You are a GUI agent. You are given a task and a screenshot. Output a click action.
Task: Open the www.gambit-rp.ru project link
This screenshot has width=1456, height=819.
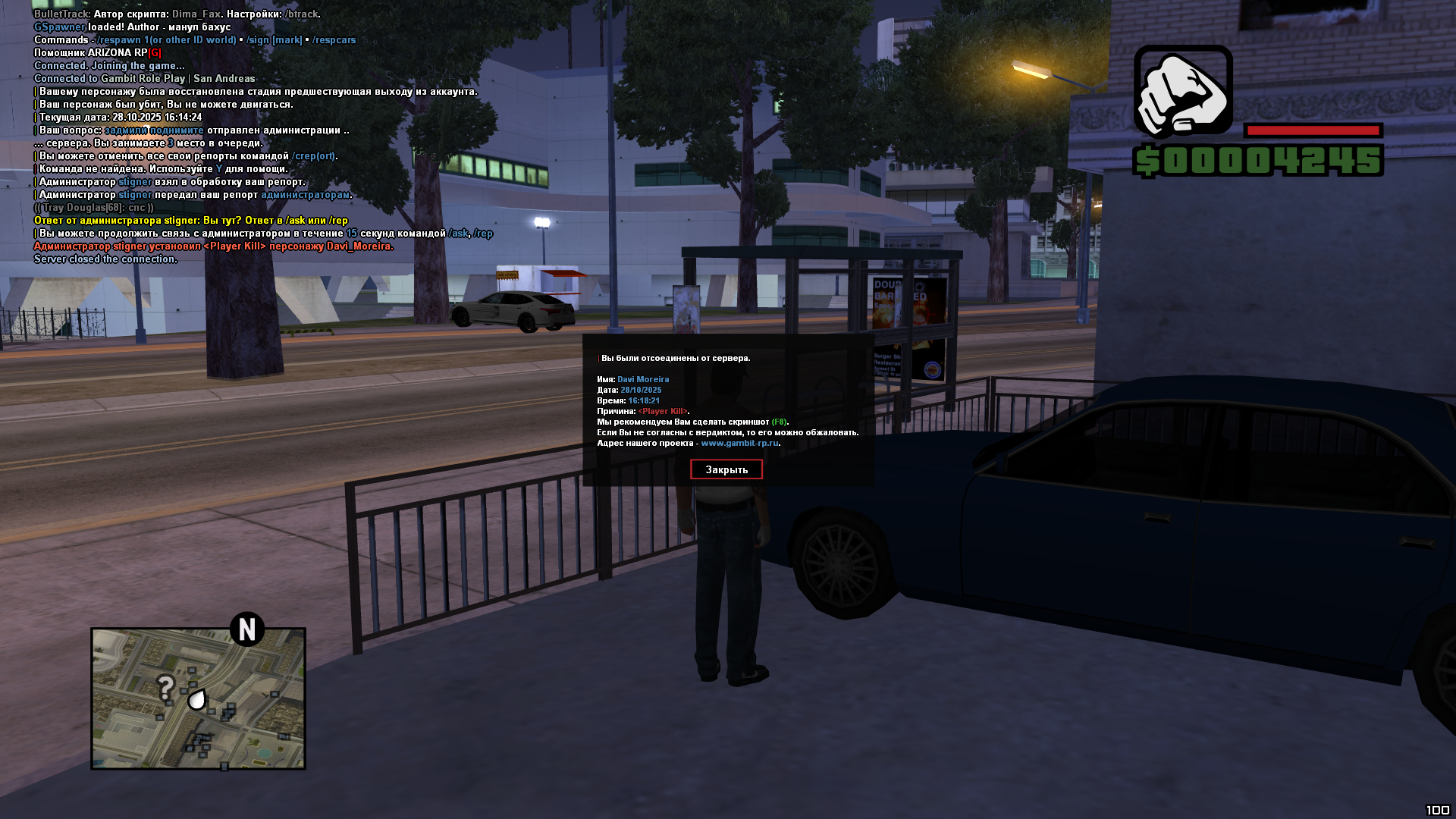(x=739, y=443)
